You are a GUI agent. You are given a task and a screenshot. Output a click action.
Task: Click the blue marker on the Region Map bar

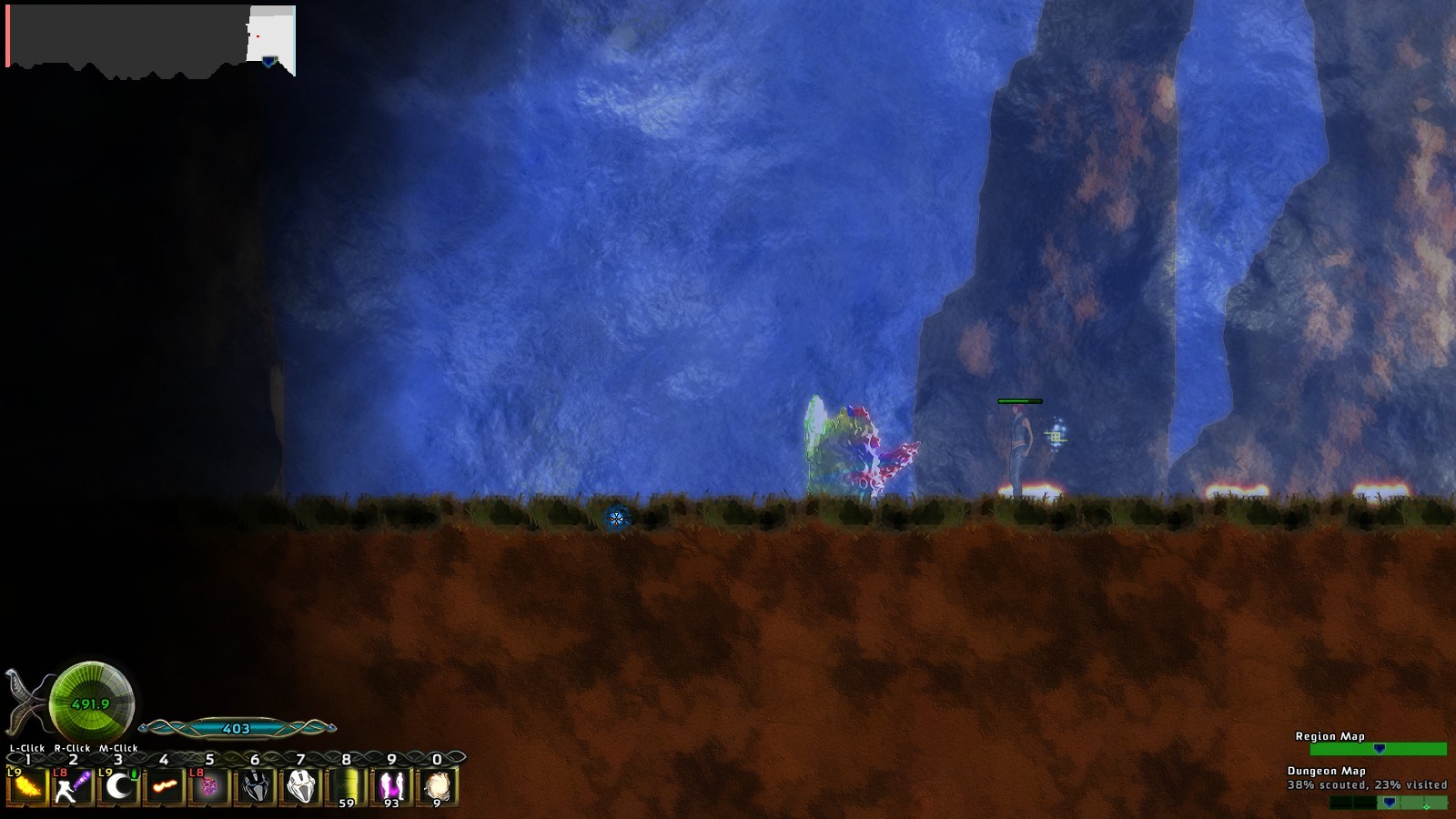(1380, 750)
